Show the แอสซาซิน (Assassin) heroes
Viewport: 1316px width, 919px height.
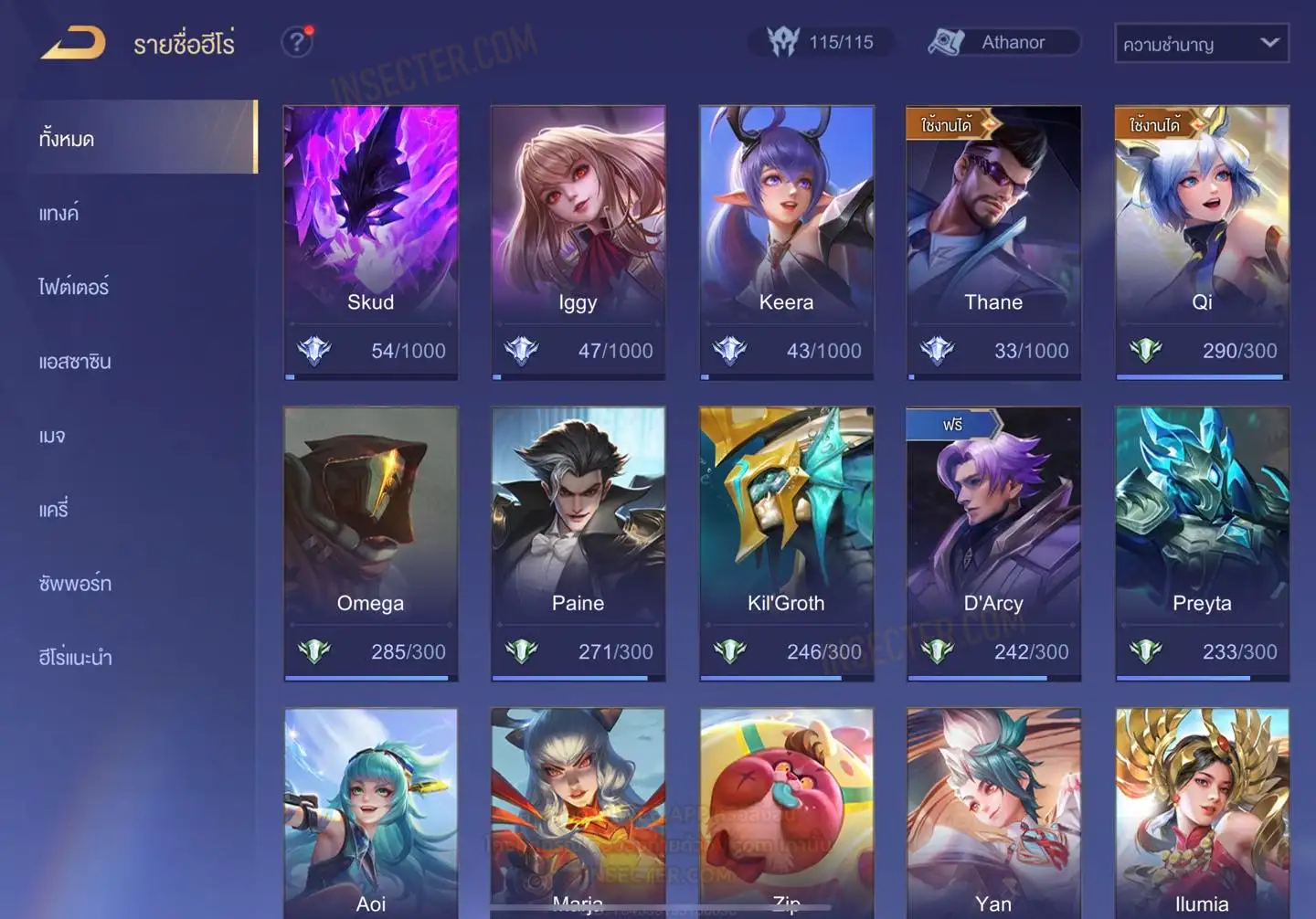click(x=75, y=362)
